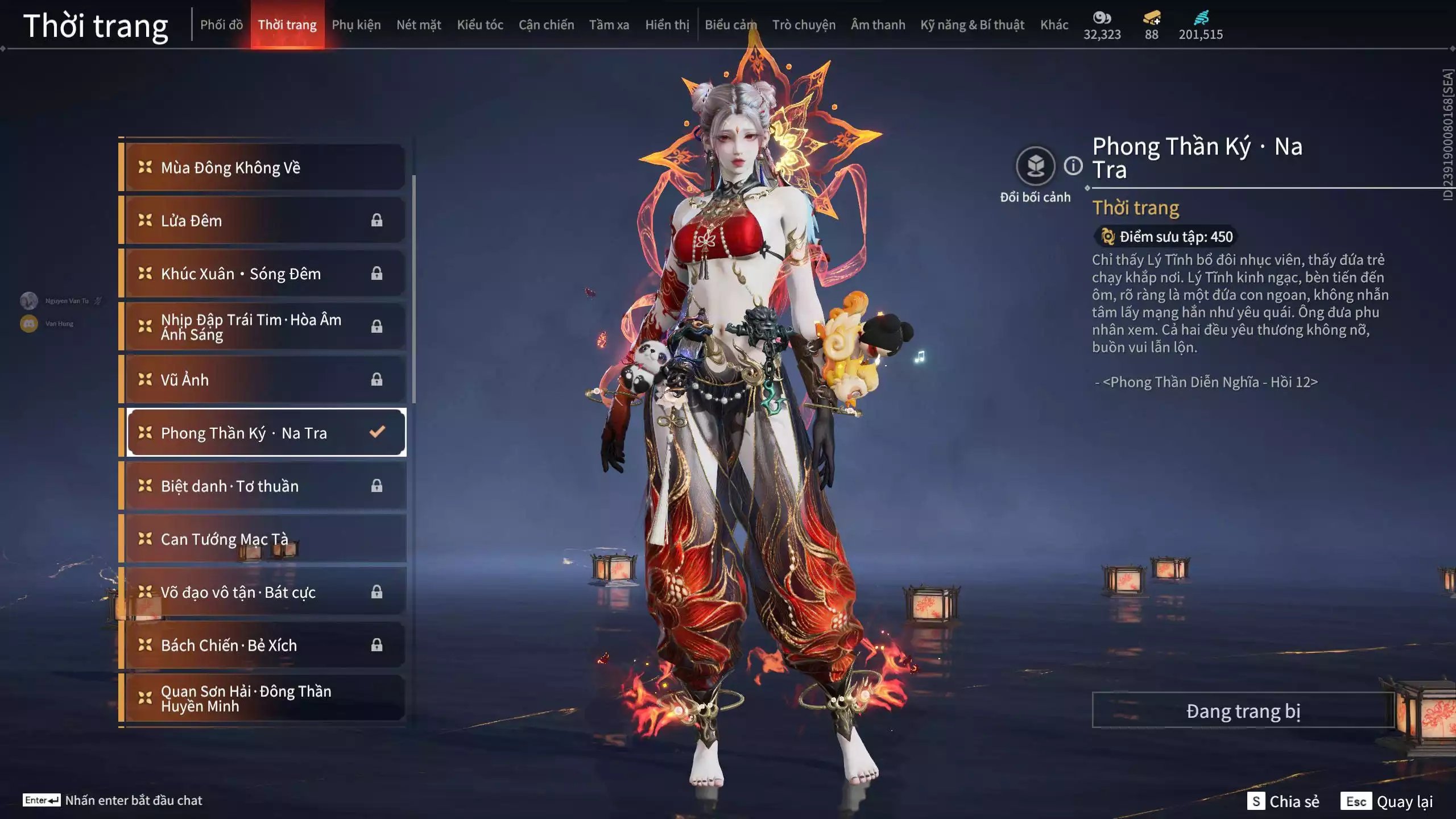Screen dimensions: 1456x819
Task: Switch to the Phối đồ tab
Action: point(221,25)
